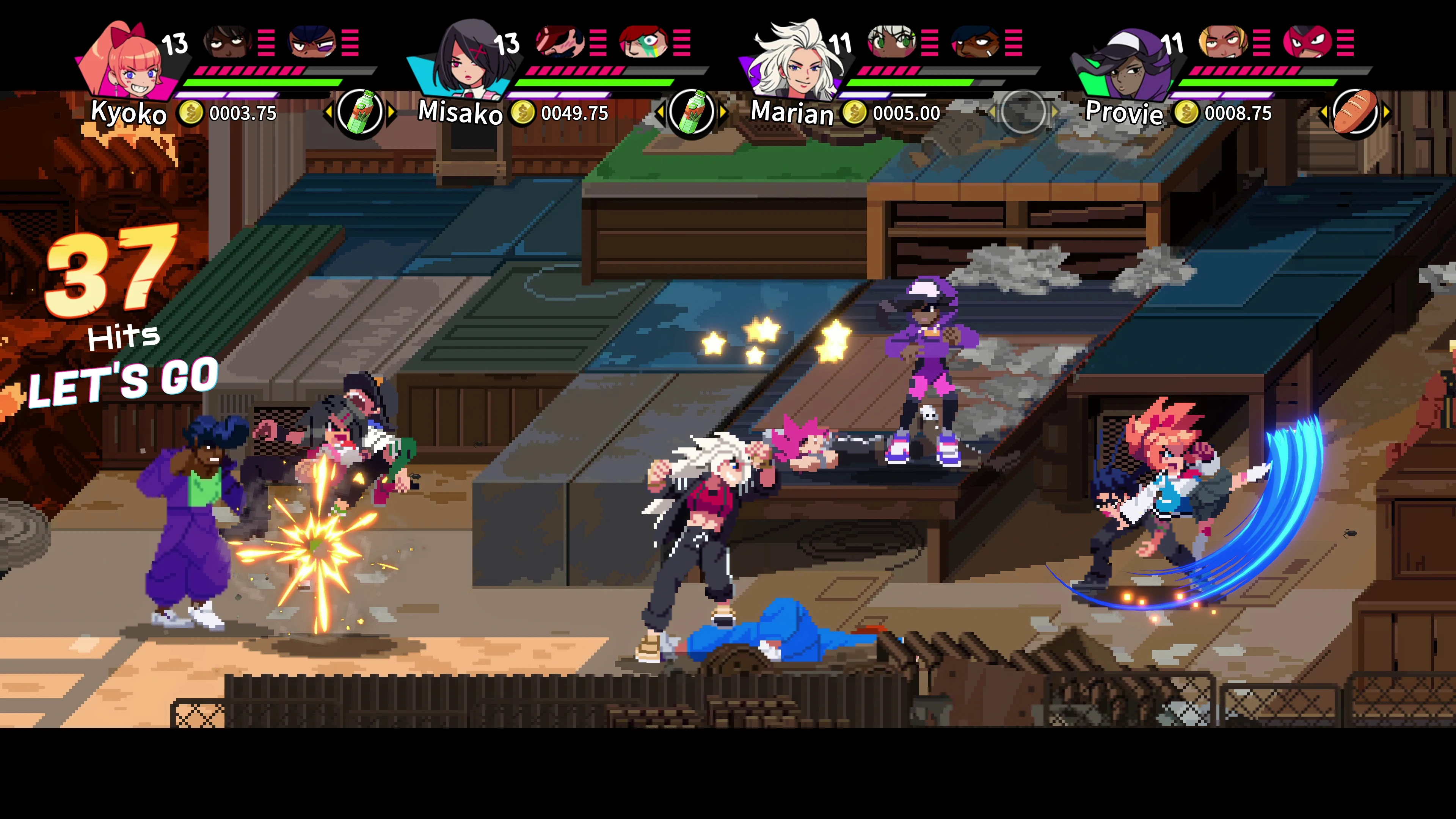Use Provie's equipped bread item
The width and height of the screenshot is (1456, 819).
point(1357,113)
